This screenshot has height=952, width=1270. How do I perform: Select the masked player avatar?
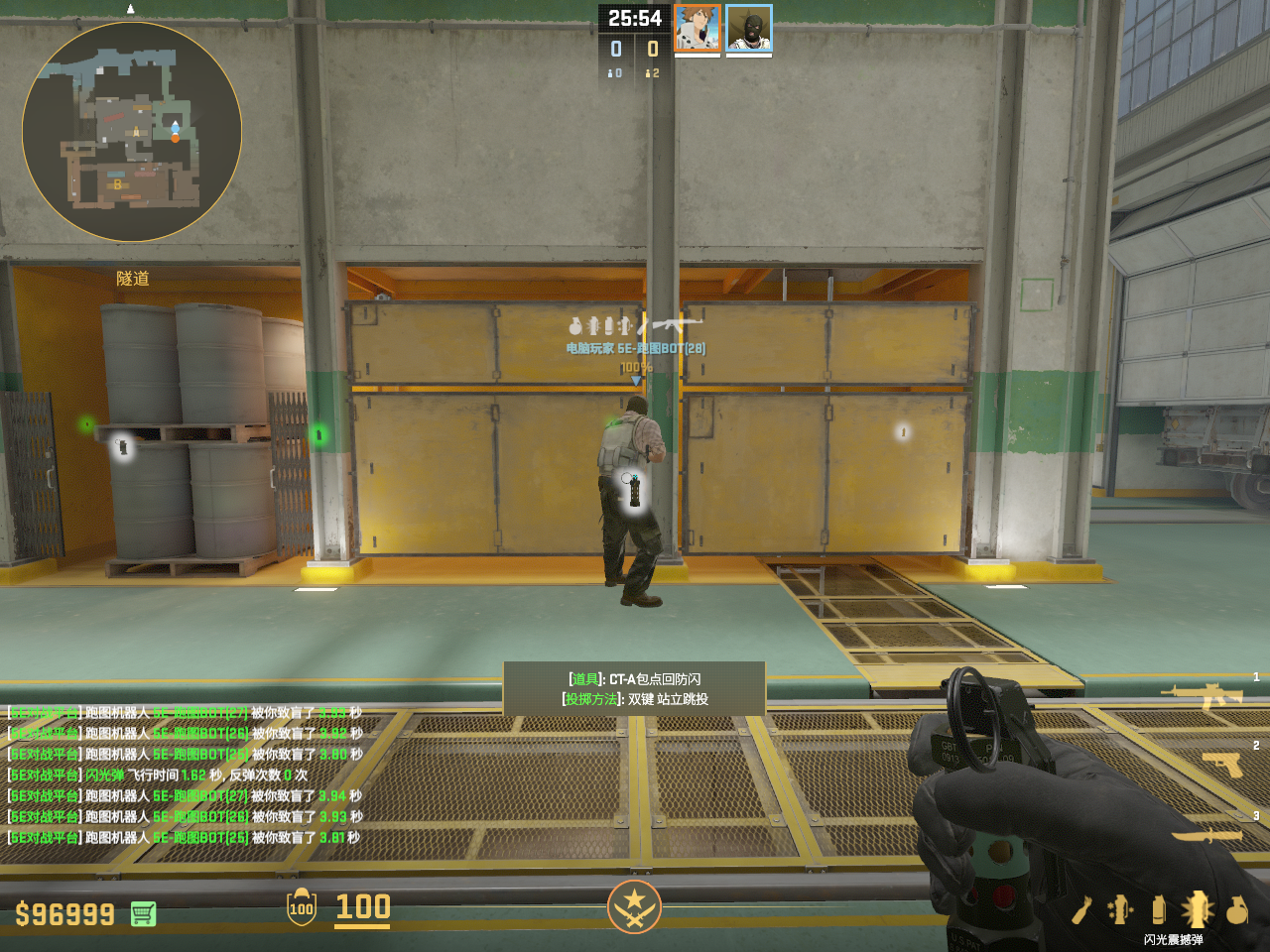click(749, 28)
